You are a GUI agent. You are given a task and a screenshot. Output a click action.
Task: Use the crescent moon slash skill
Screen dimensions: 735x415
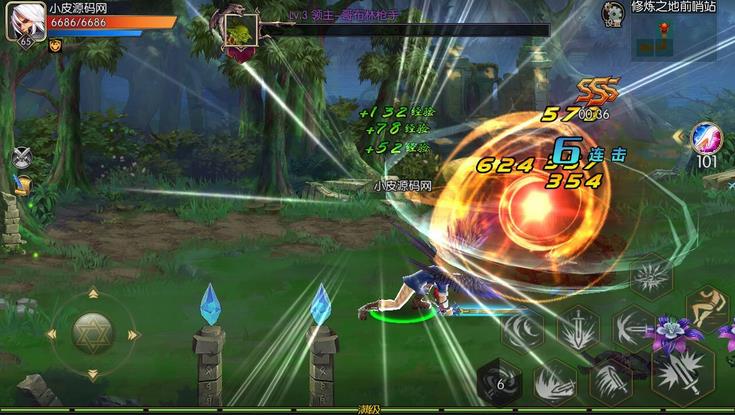tap(523, 330)
